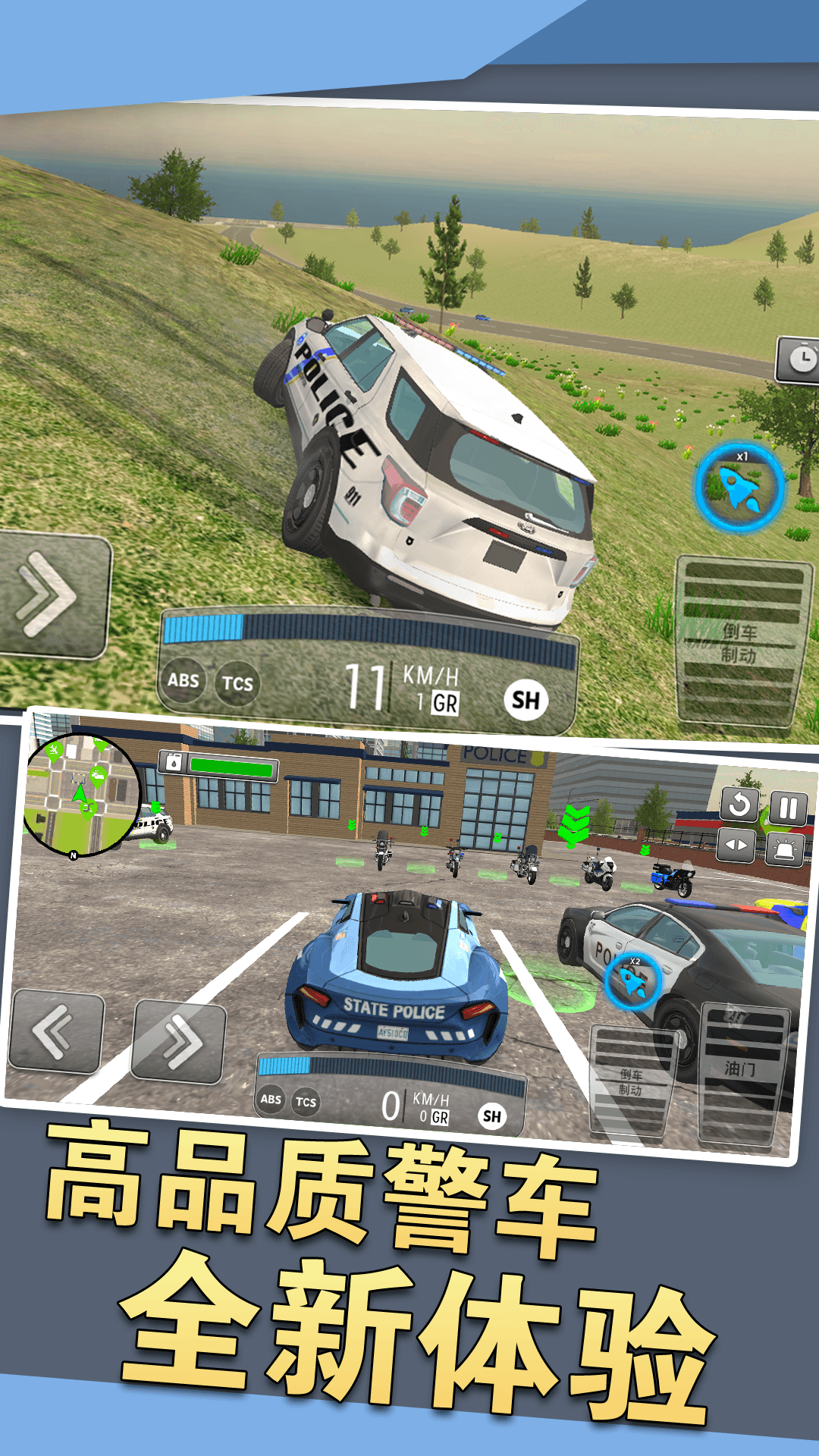Steer left with the double left chevron
The height and width of the screenshot is (1456, 819).
pos(55,1033)
